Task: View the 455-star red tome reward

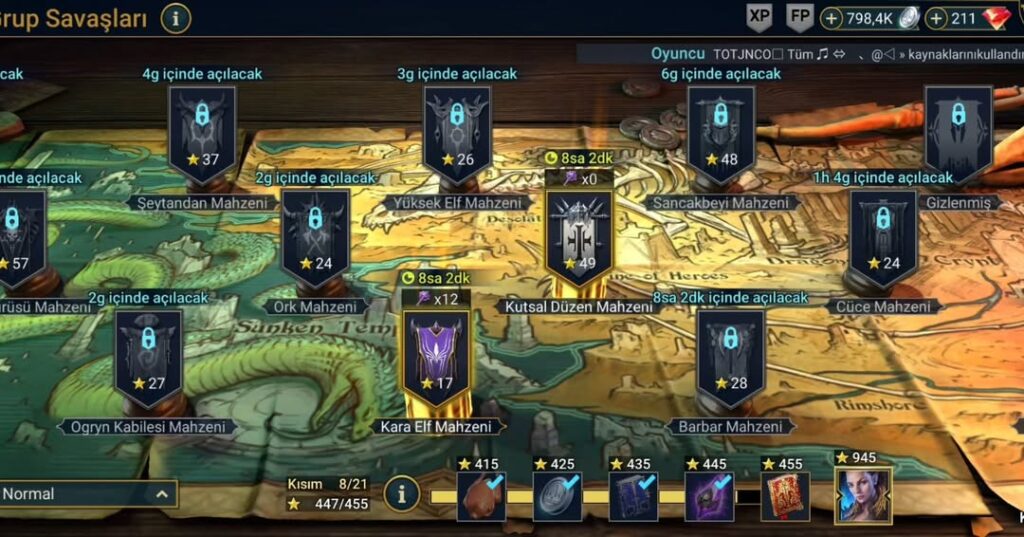Action: [785, 497]
